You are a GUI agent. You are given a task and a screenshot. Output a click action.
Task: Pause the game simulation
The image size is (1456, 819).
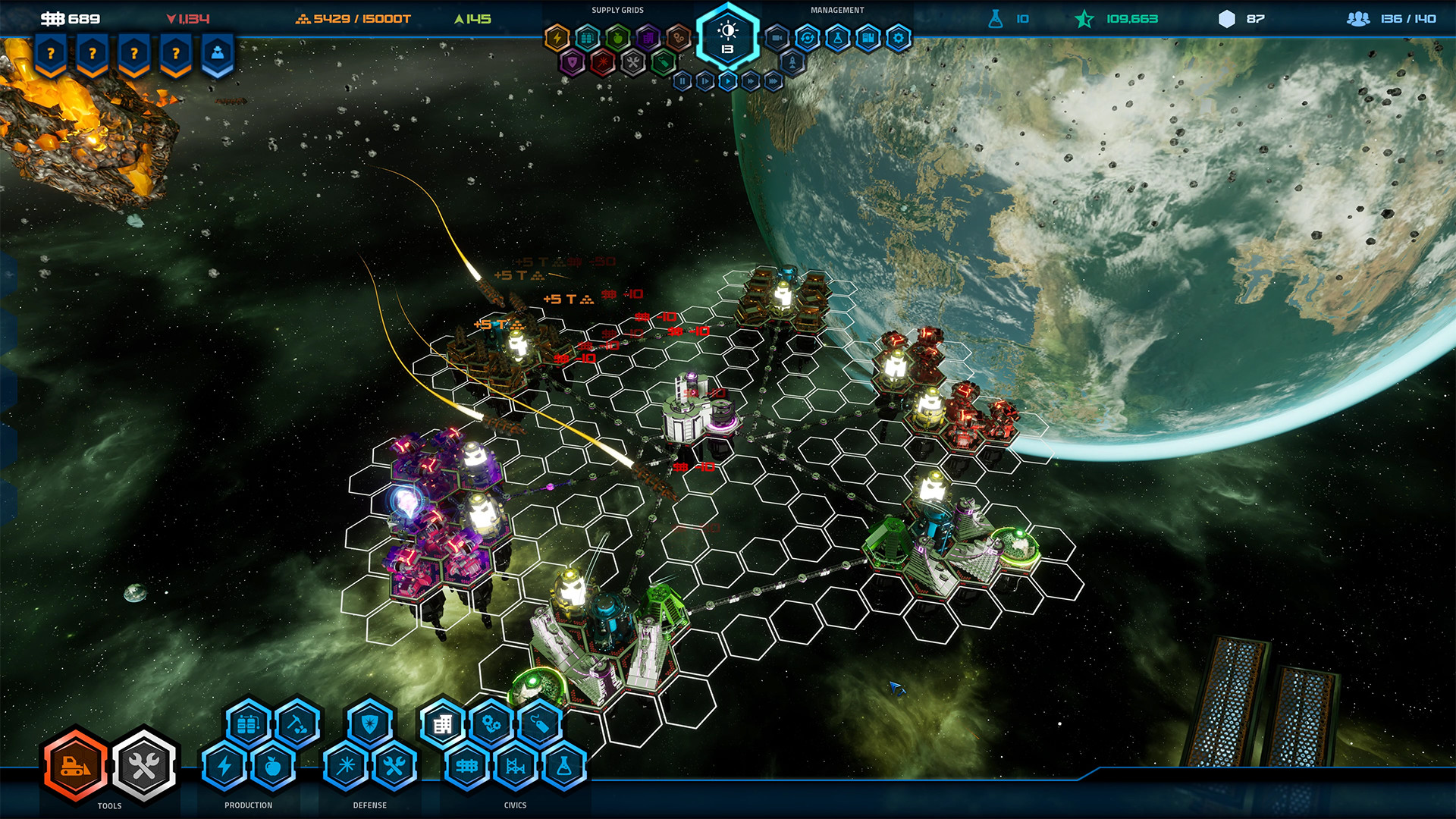tap(682, 81)
